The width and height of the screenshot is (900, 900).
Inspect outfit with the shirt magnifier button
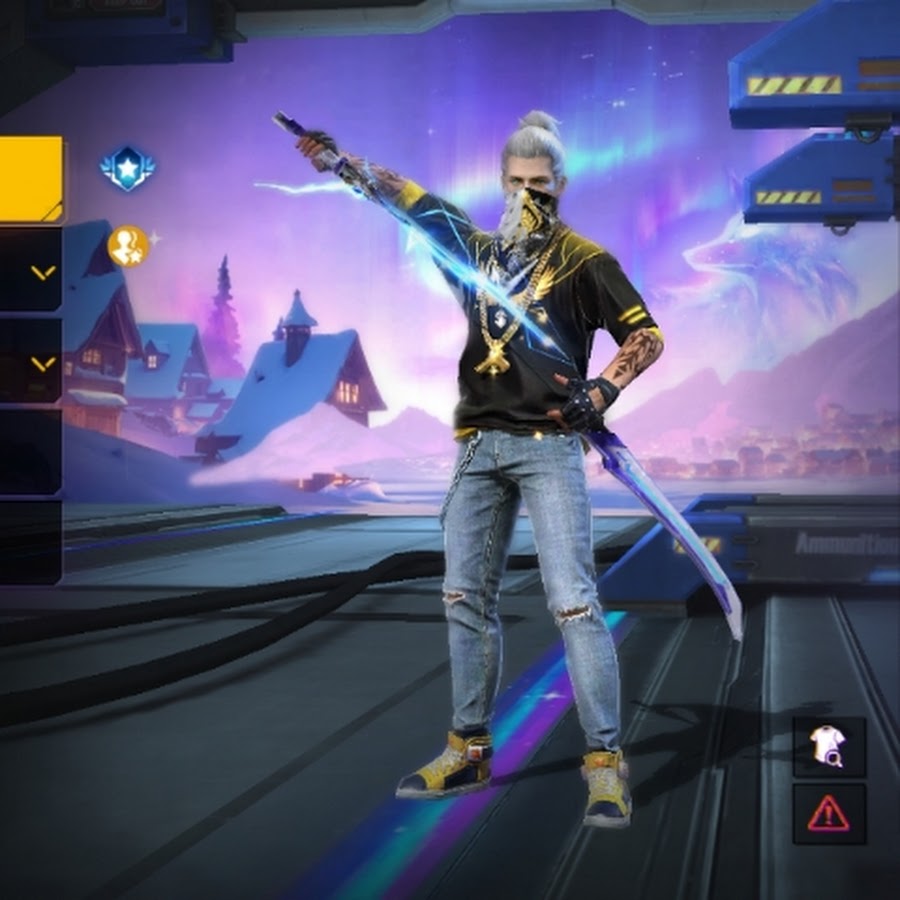pyautogui.click(x=829, y=746)
